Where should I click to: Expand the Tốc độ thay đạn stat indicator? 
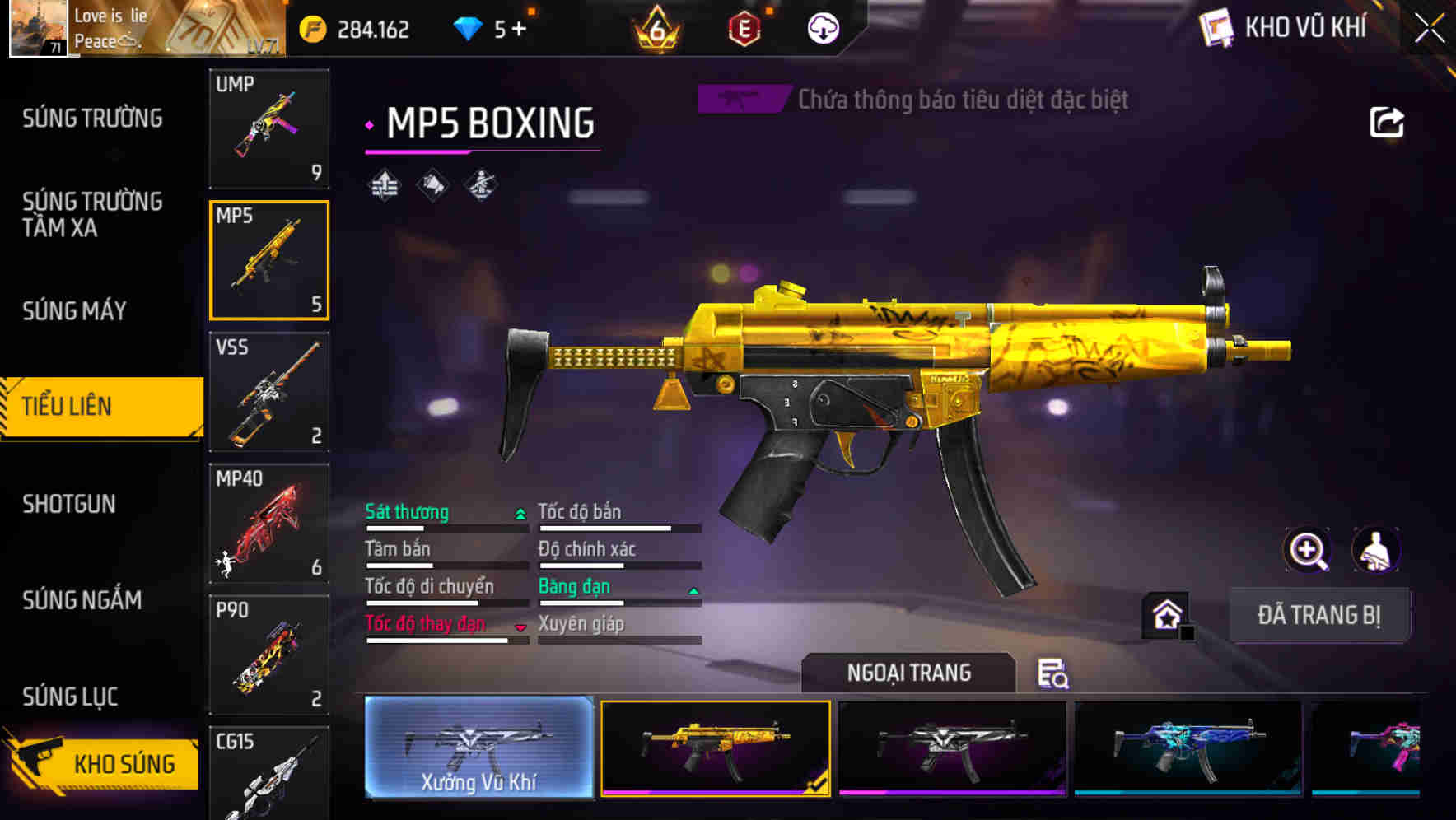(520, 627)
